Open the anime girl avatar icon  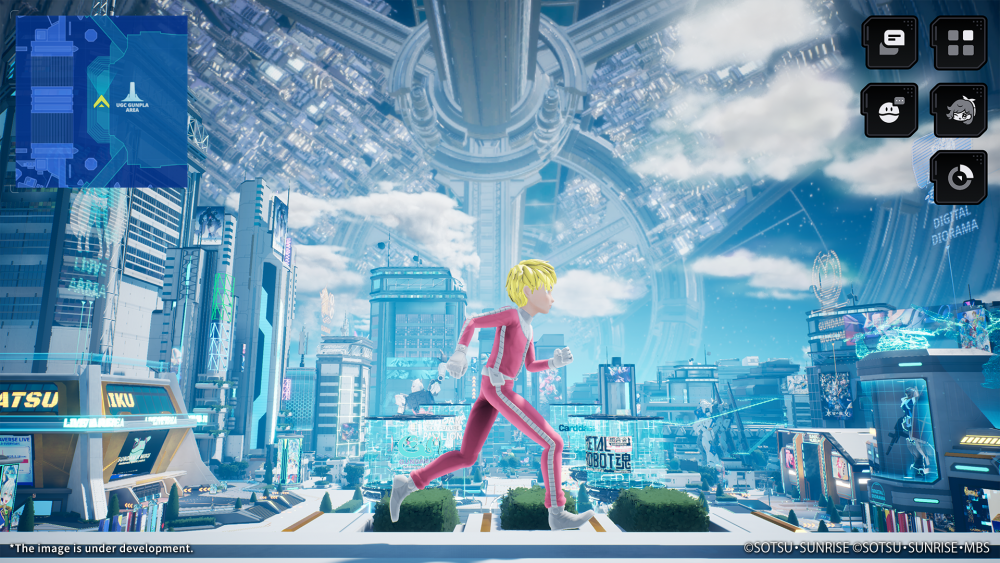[959, 110]
